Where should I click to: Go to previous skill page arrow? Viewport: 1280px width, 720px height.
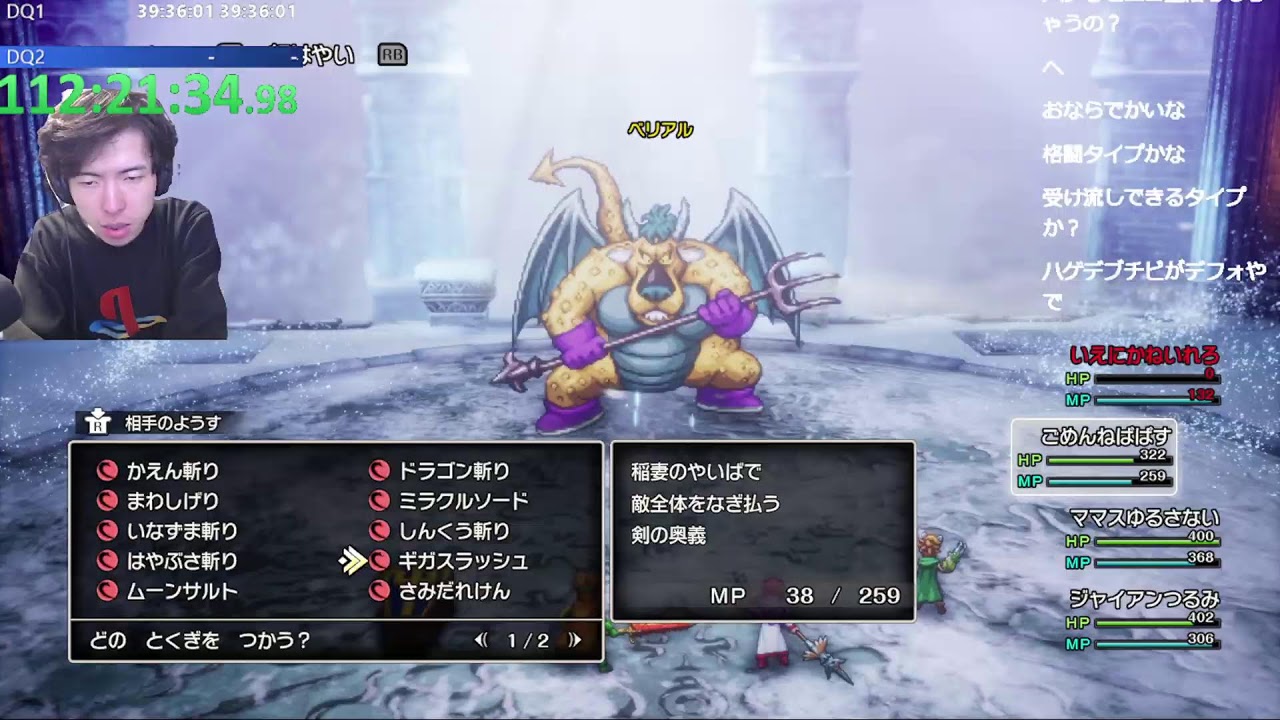[481, 640]
